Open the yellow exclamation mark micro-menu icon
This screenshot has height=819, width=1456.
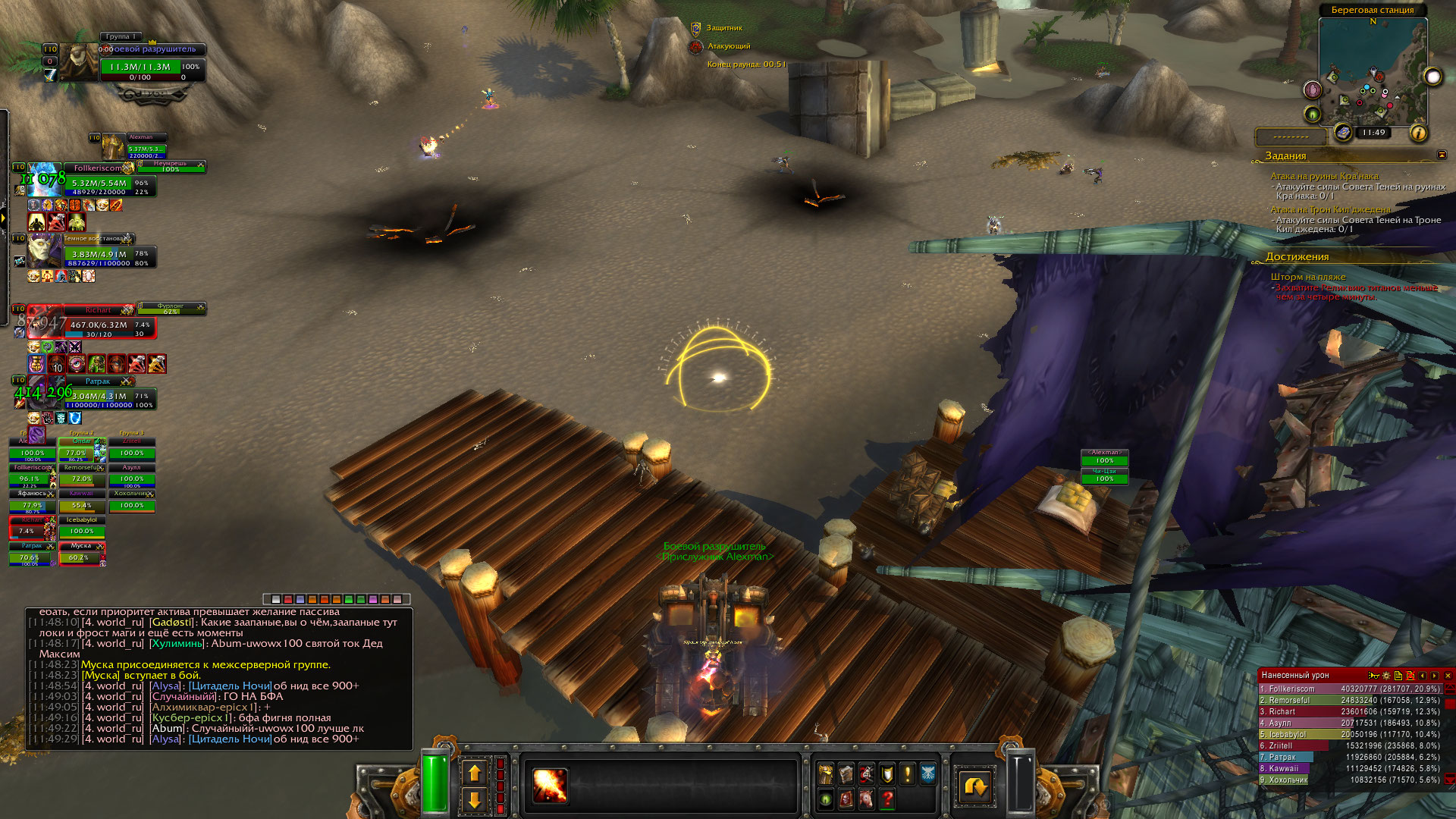click(907, 773)
